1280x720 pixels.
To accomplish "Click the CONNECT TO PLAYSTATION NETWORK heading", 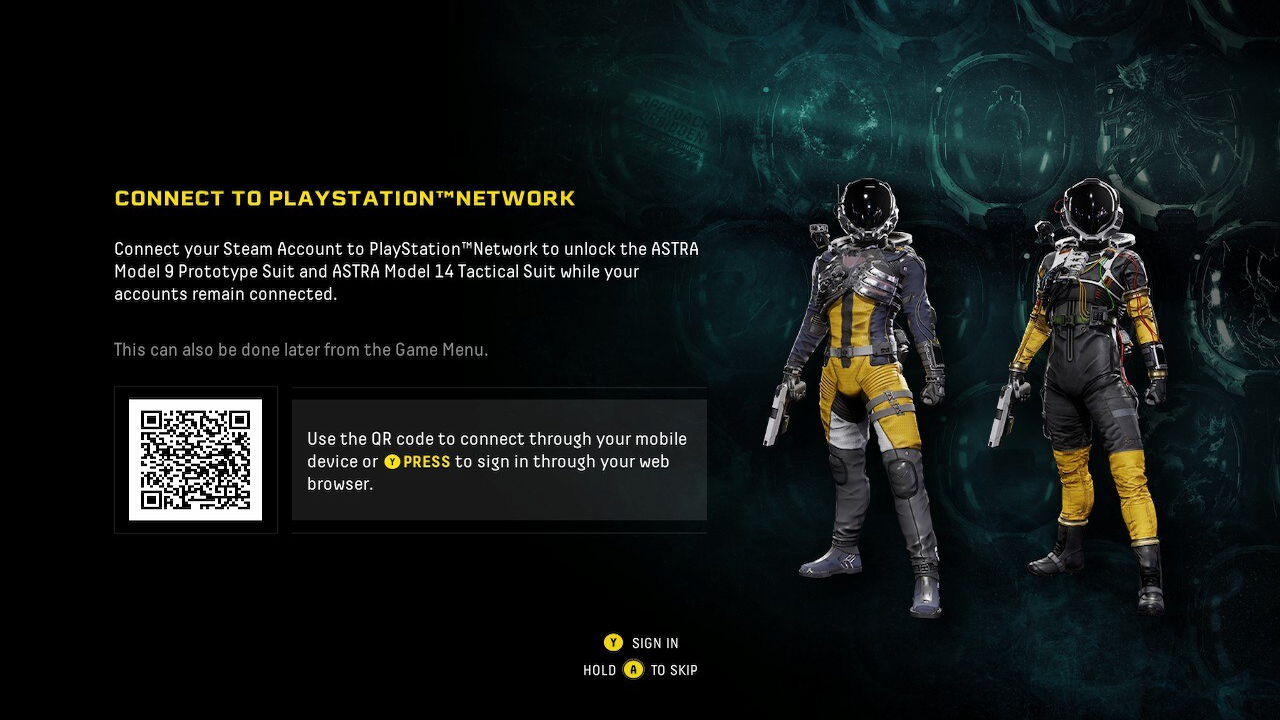I will point(344,197).
